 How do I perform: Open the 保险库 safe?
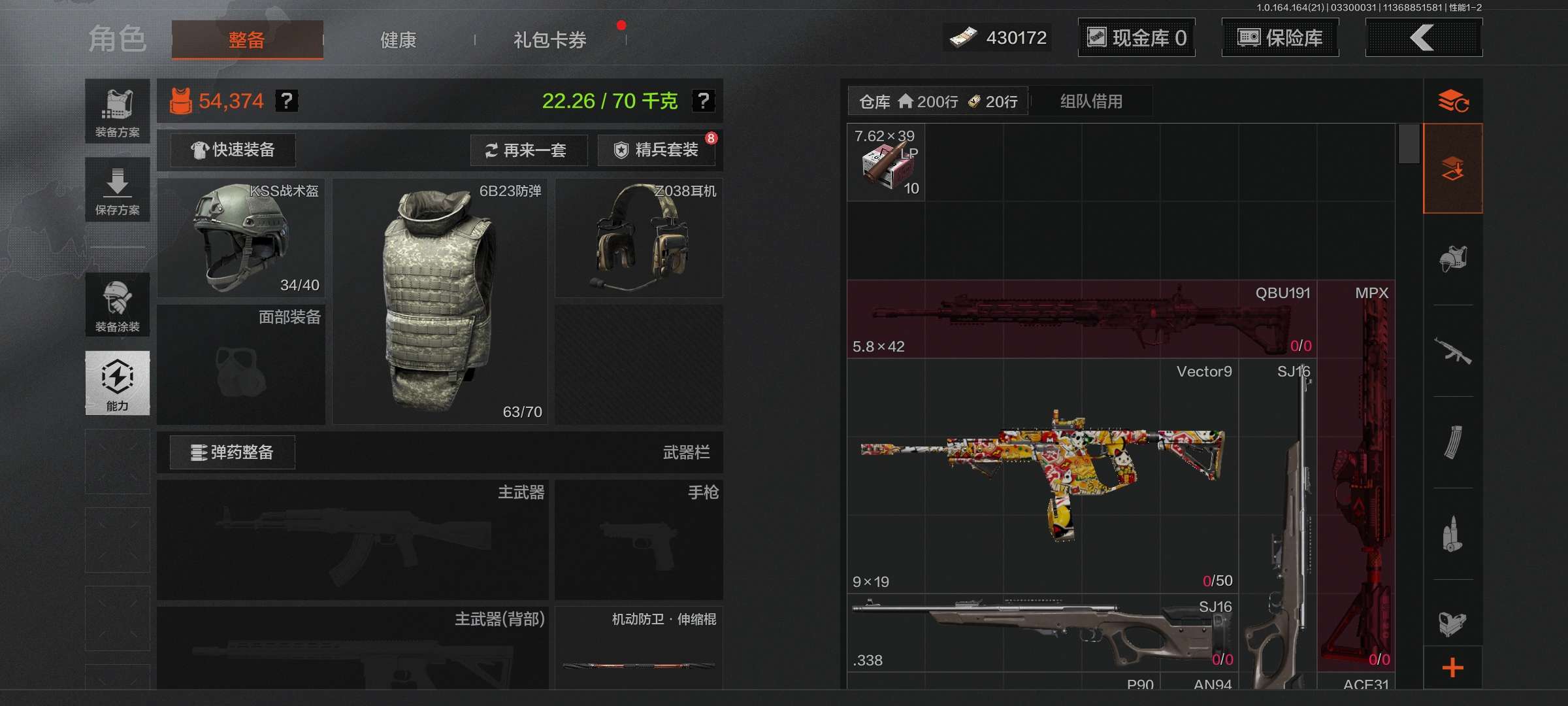[1280, 38]
